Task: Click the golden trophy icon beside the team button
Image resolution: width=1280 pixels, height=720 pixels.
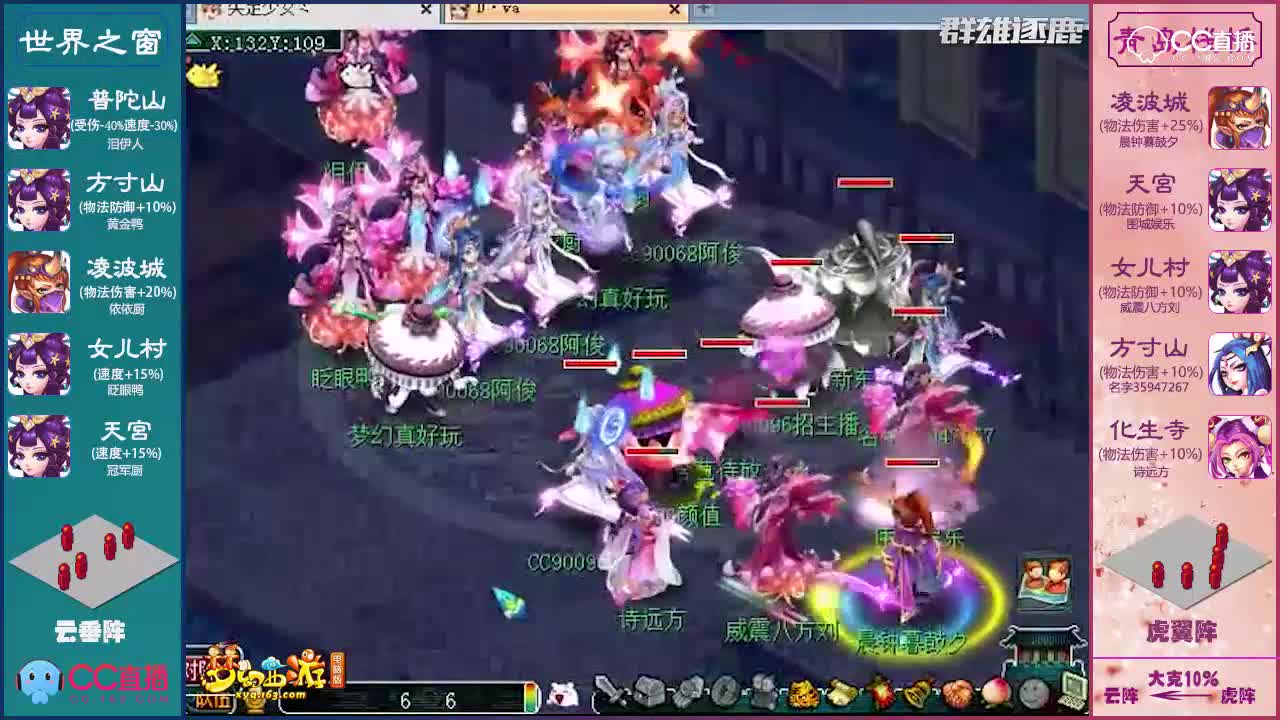Action: [253, 702]
